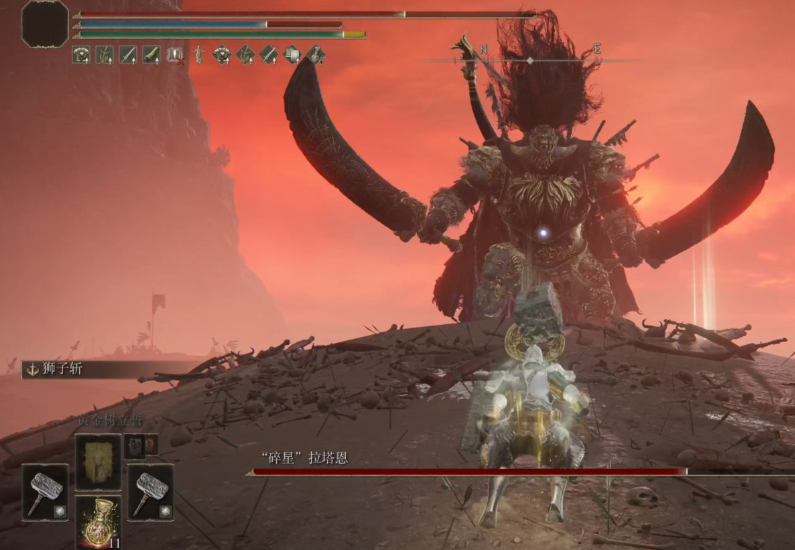Viewport: 795px width, 550px height.
Task: Inspect the book status icon with red X
Action: point(175,55)
